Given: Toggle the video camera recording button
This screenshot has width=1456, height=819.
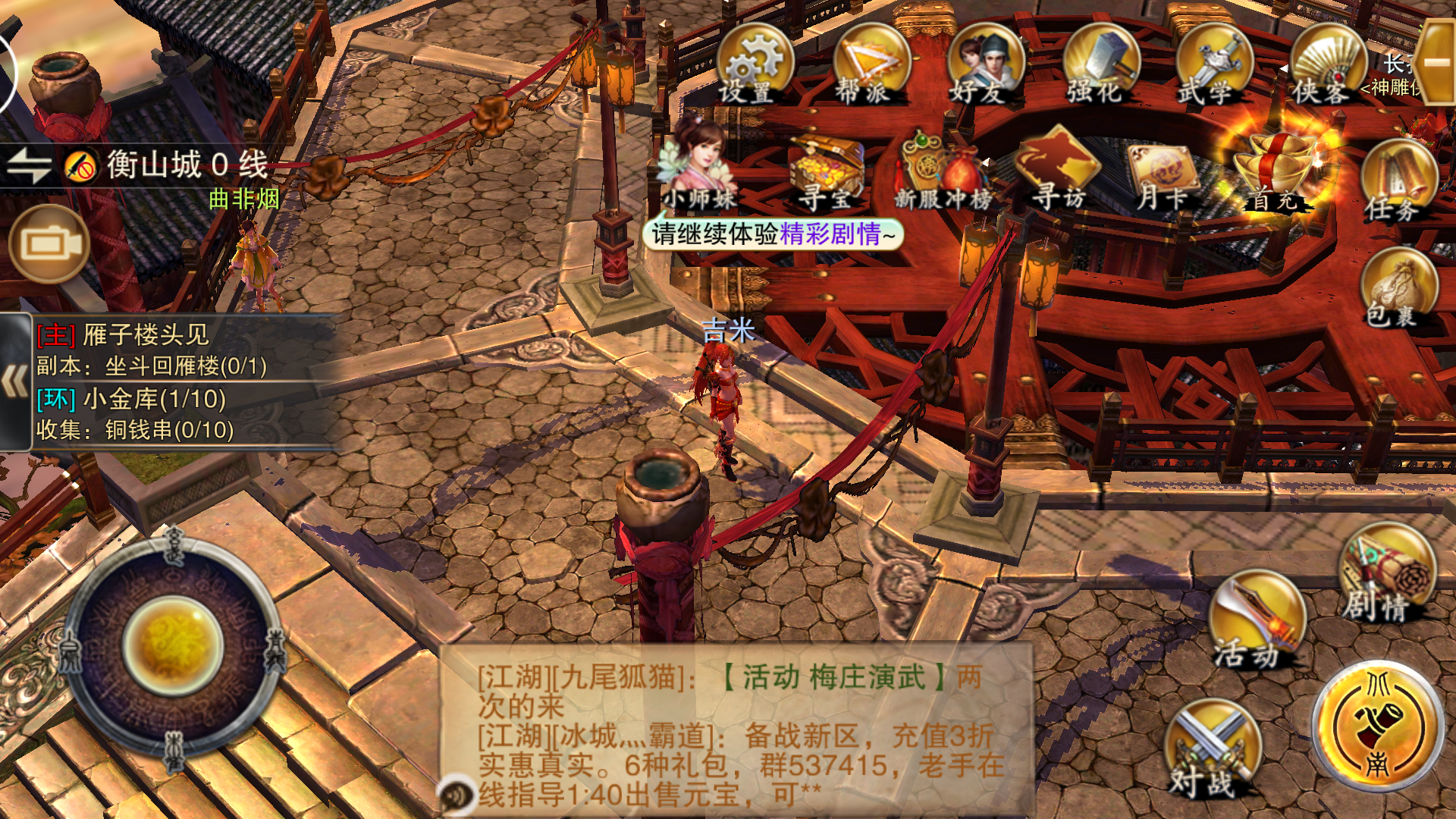Looking at the screenshot, I should coord(50,244).
